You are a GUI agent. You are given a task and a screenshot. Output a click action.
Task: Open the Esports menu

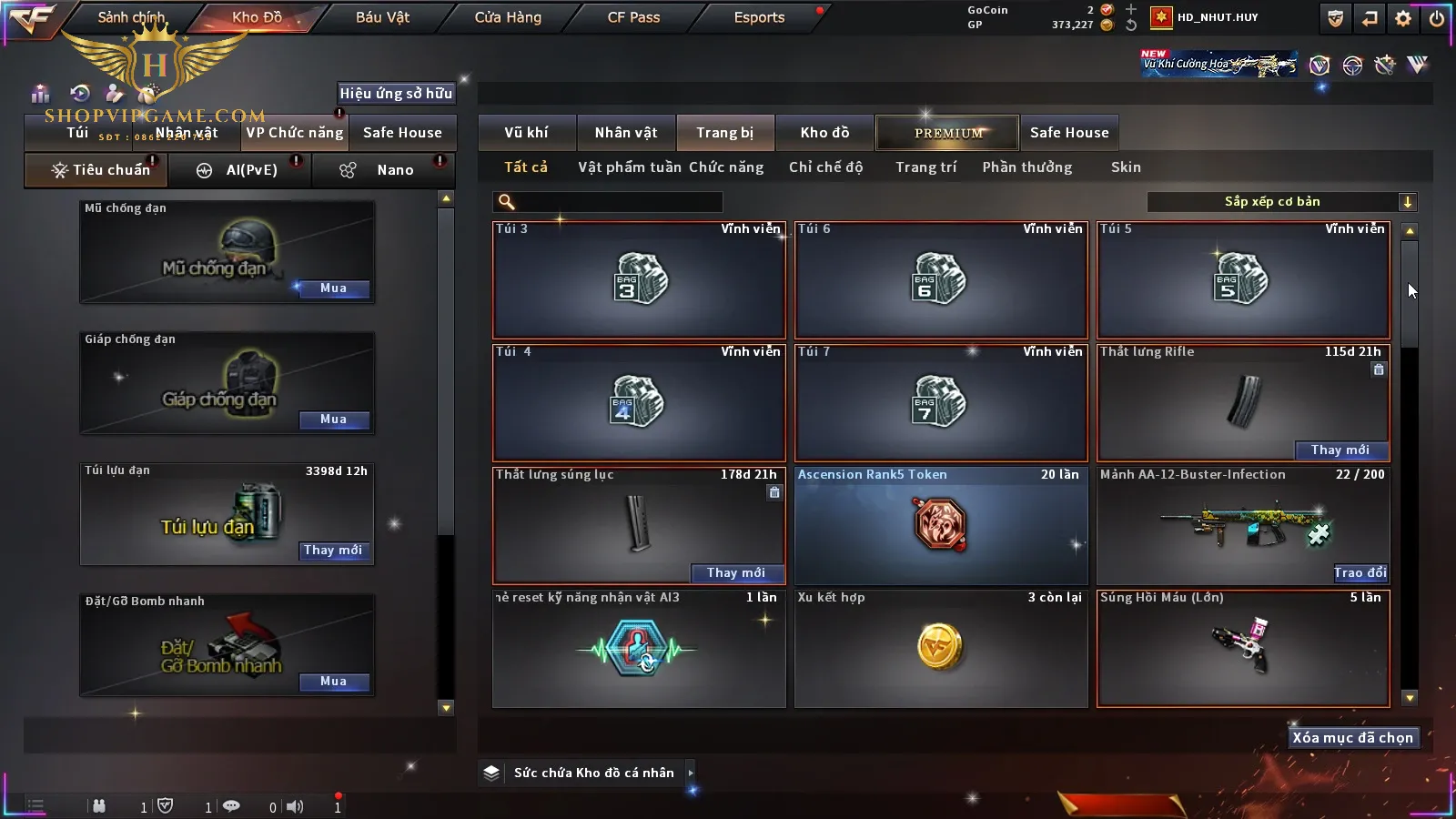pyautogui.click(x=759, y=17)
